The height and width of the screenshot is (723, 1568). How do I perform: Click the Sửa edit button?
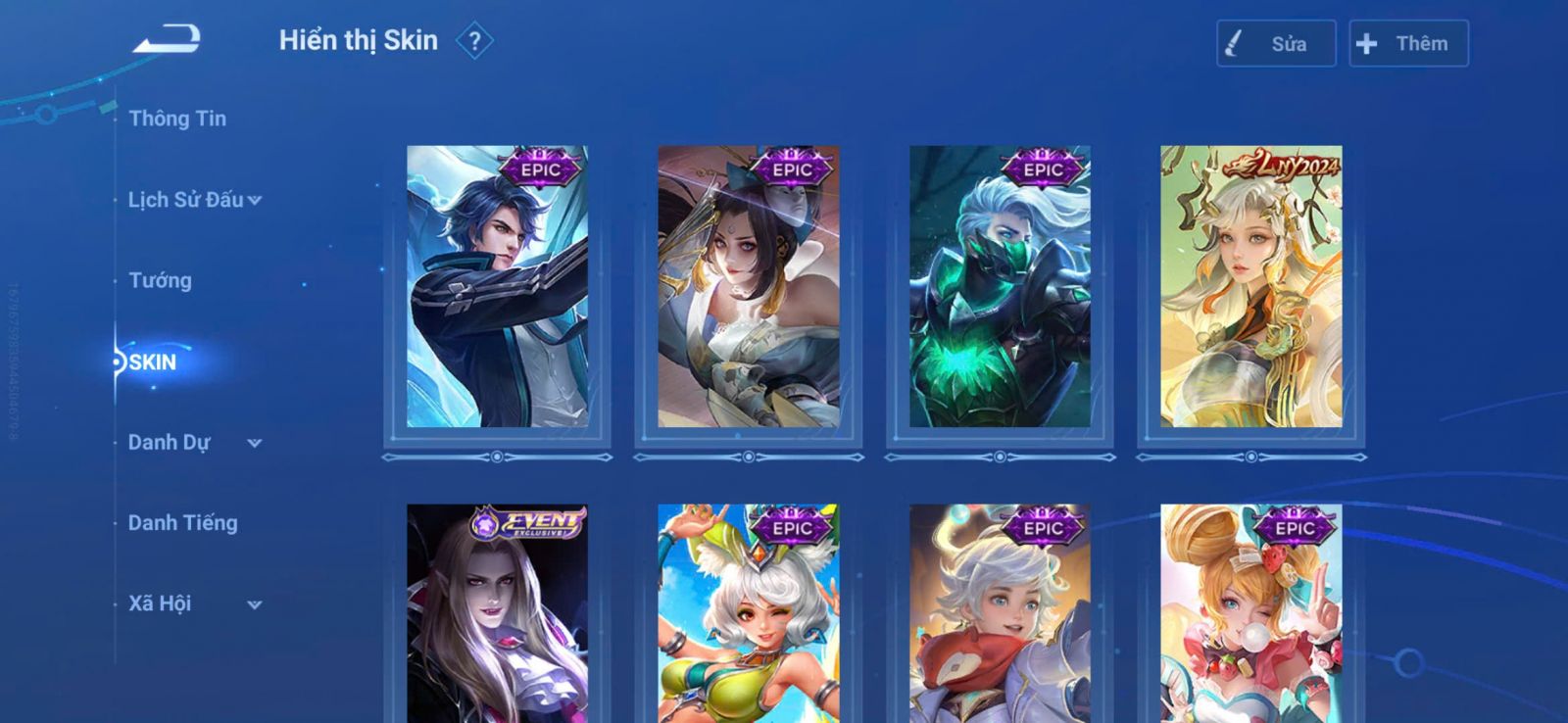coord(1275,44)
